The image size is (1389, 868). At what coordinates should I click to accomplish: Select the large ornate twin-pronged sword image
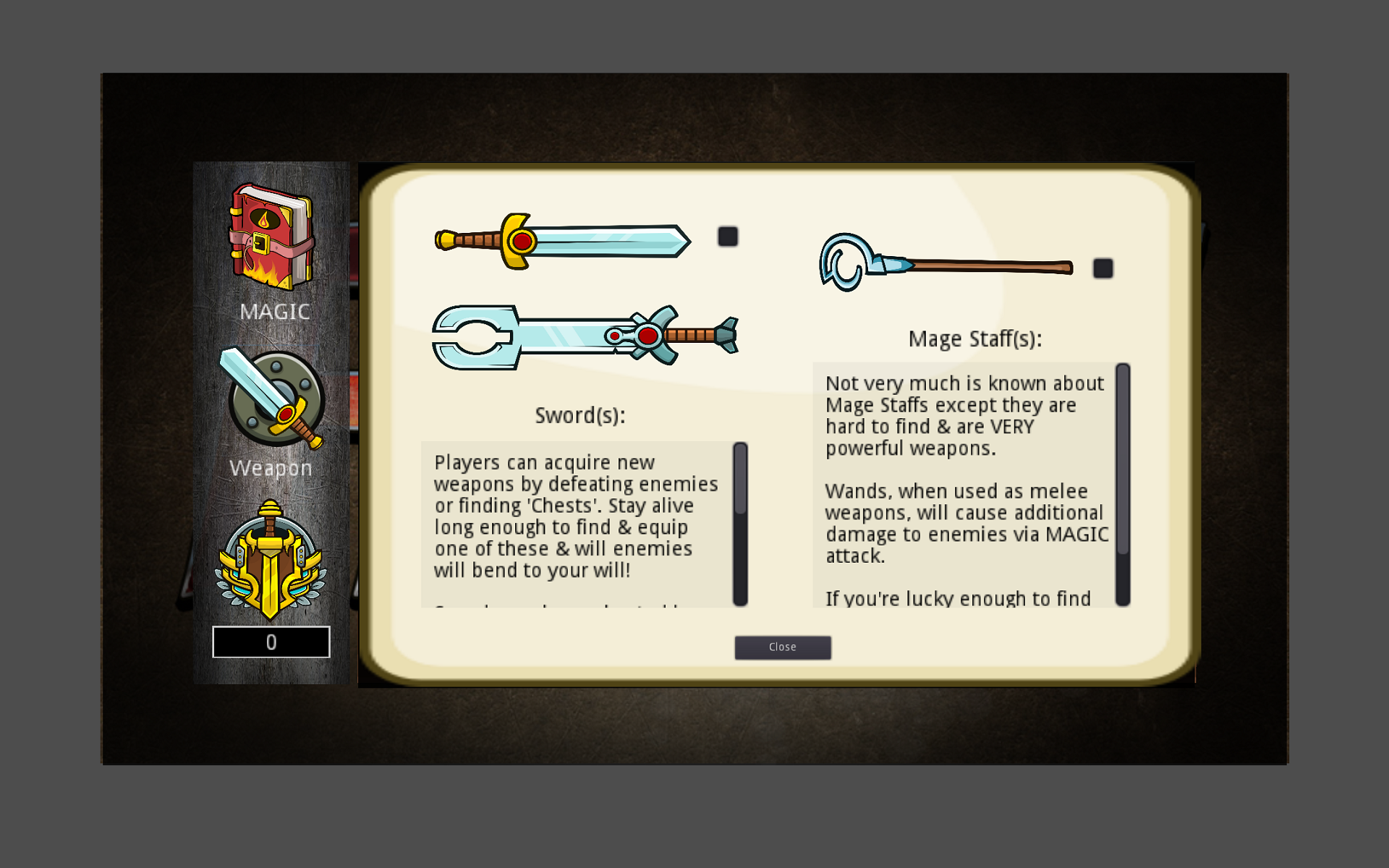[586, 336]
